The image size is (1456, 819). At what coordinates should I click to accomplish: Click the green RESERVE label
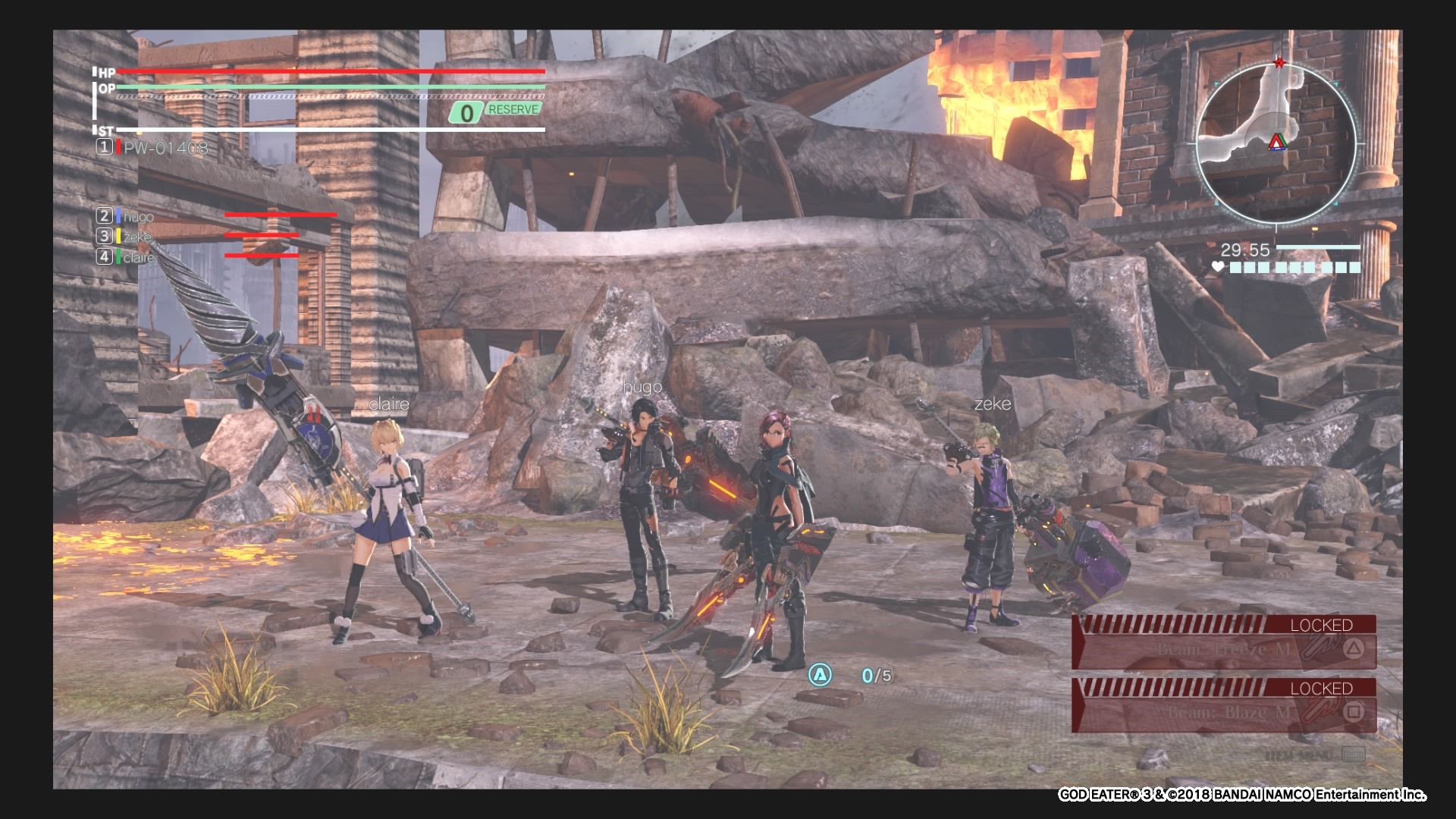513,110
